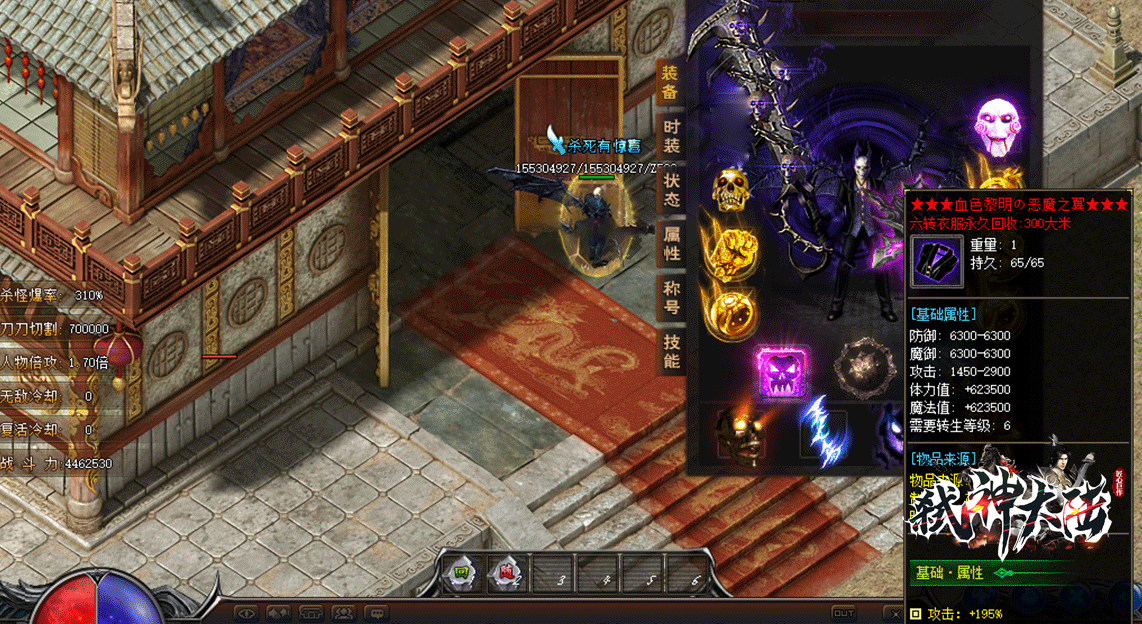Open the 称号 titles tab
Screen dimensions: 1142x624
pyautogui.click(x=672, y=298)
